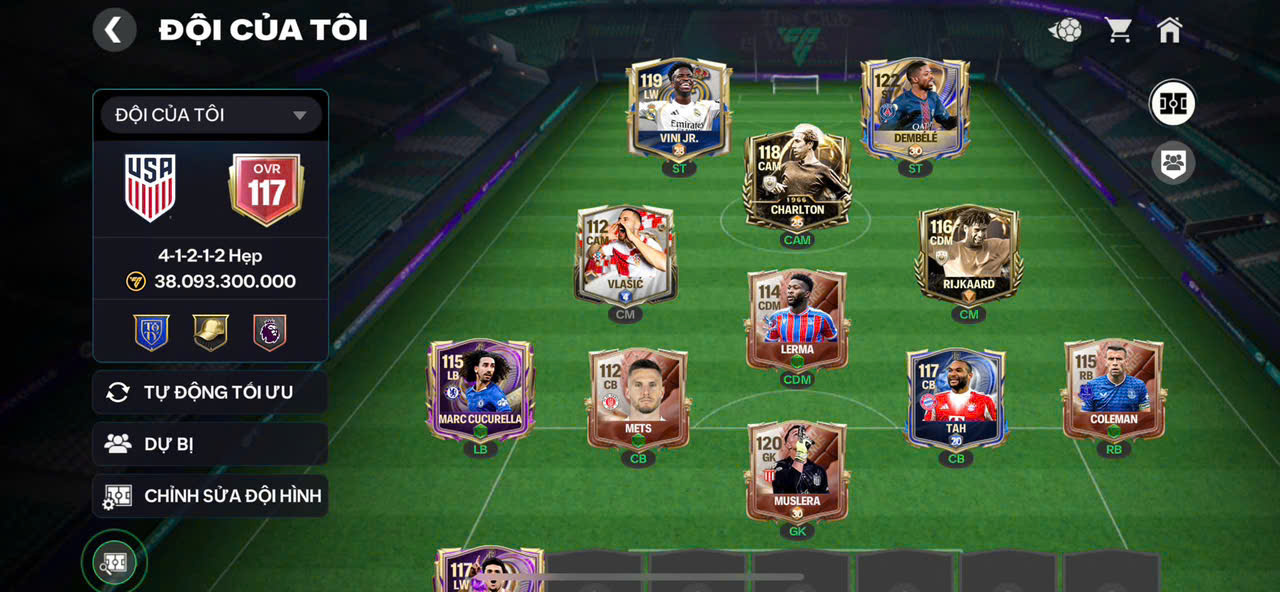Choose the Rijkaard midfielder card

tap(968, 254)
